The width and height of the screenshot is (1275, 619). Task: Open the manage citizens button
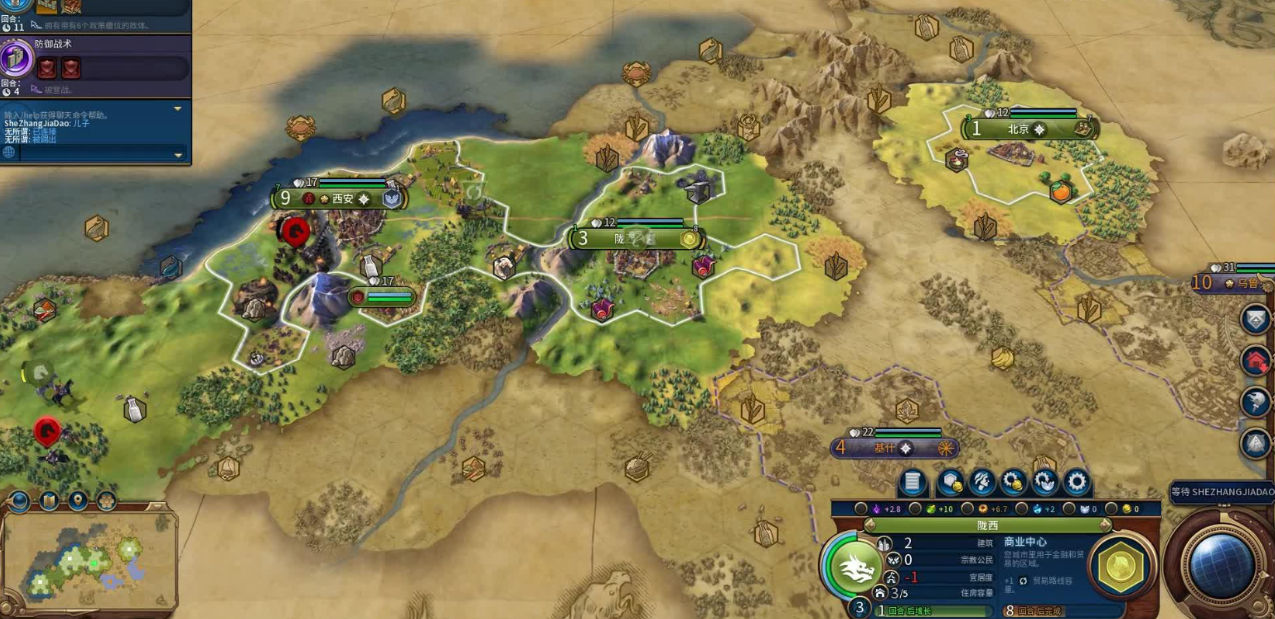(982, 483)
